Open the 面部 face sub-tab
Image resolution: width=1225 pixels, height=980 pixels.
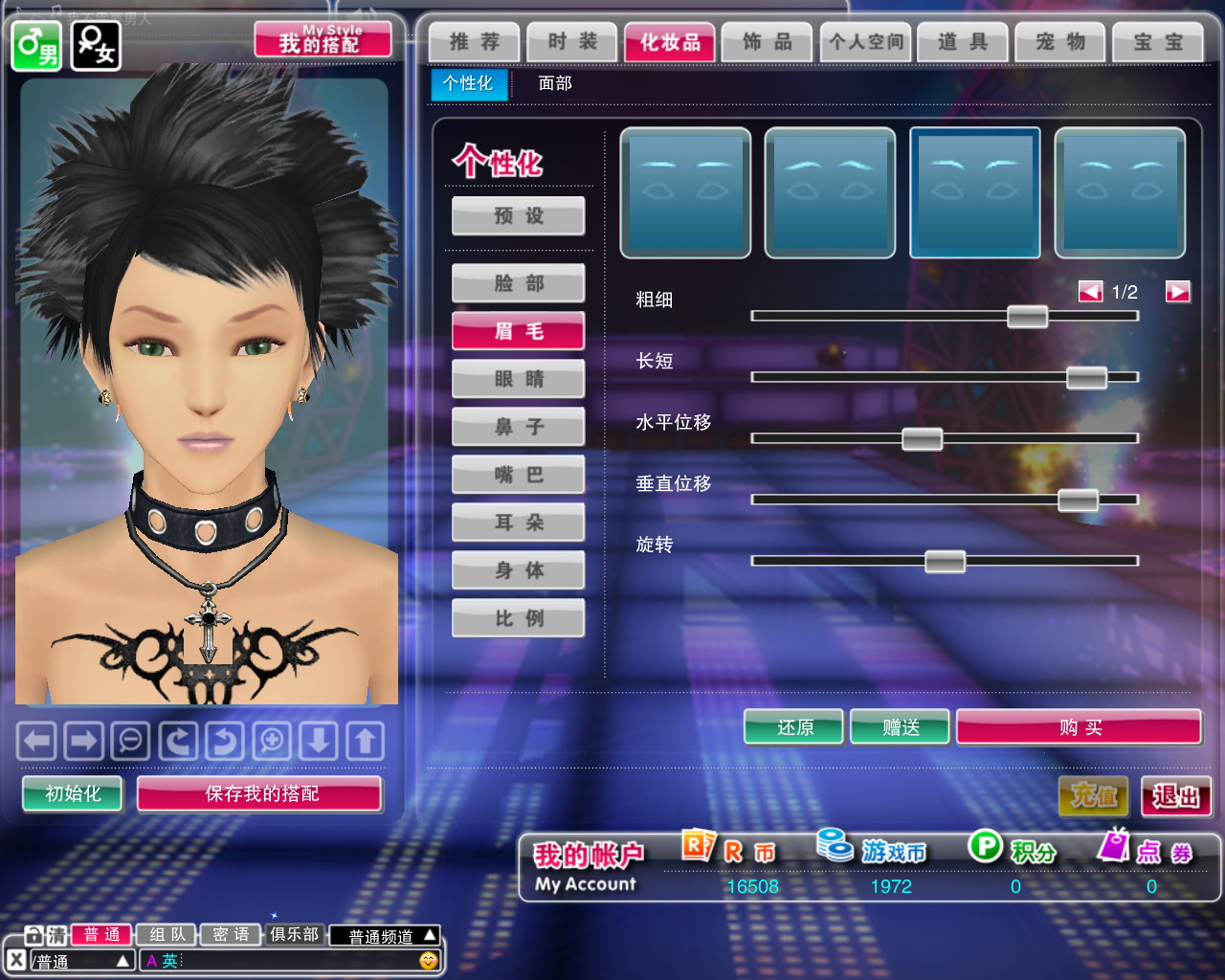pyautogui.click(x=555, y=84)
